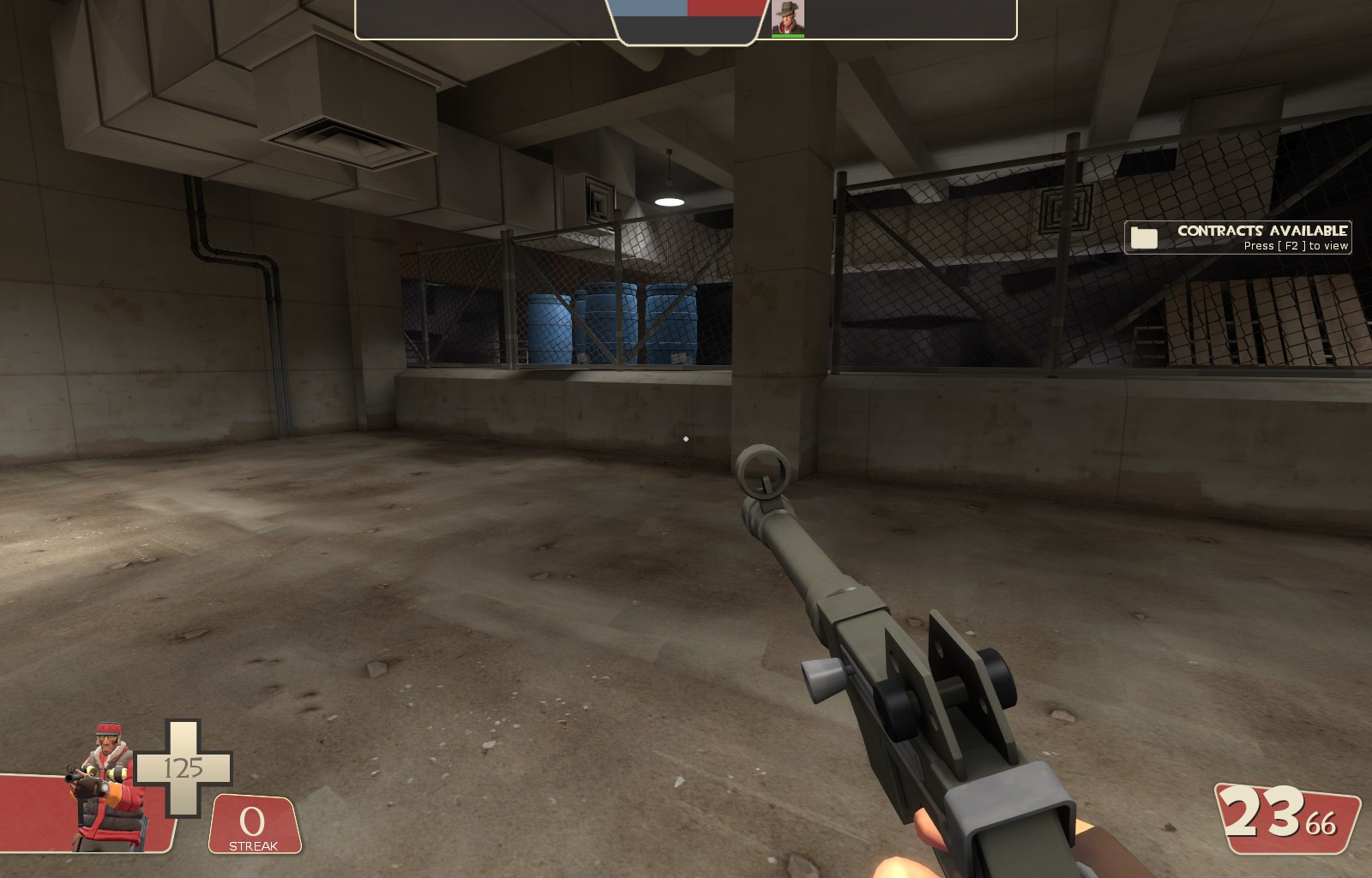Click the crosshair dot at screen center
Viewport: 1372px width, 878px height.
tap(686, 437)
